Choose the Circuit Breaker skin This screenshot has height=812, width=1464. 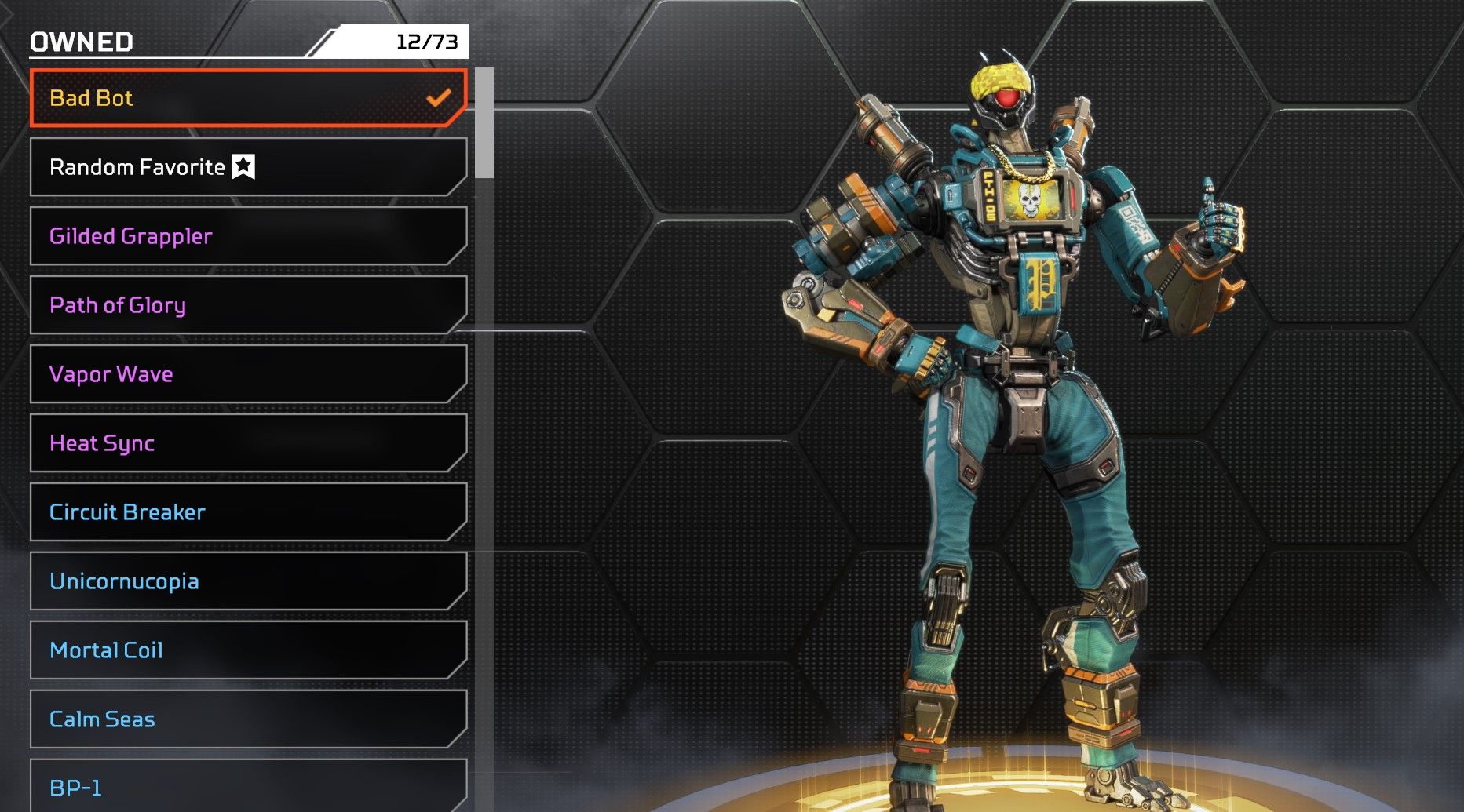point(248,512)
